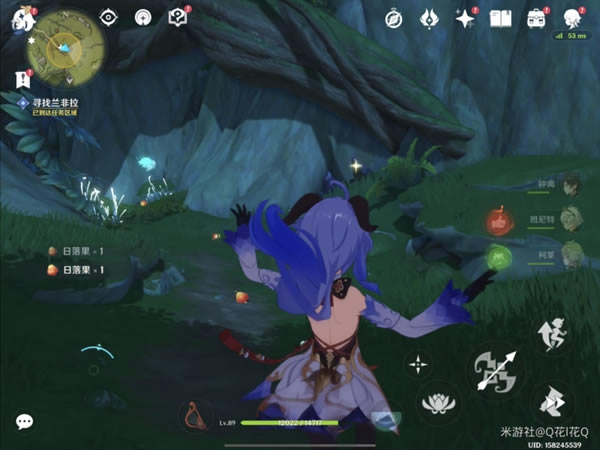Tap the tutorial question mark book icon
Image resolution: width=600 pixels, height=450 pixels.
click(x=178, y=17)
